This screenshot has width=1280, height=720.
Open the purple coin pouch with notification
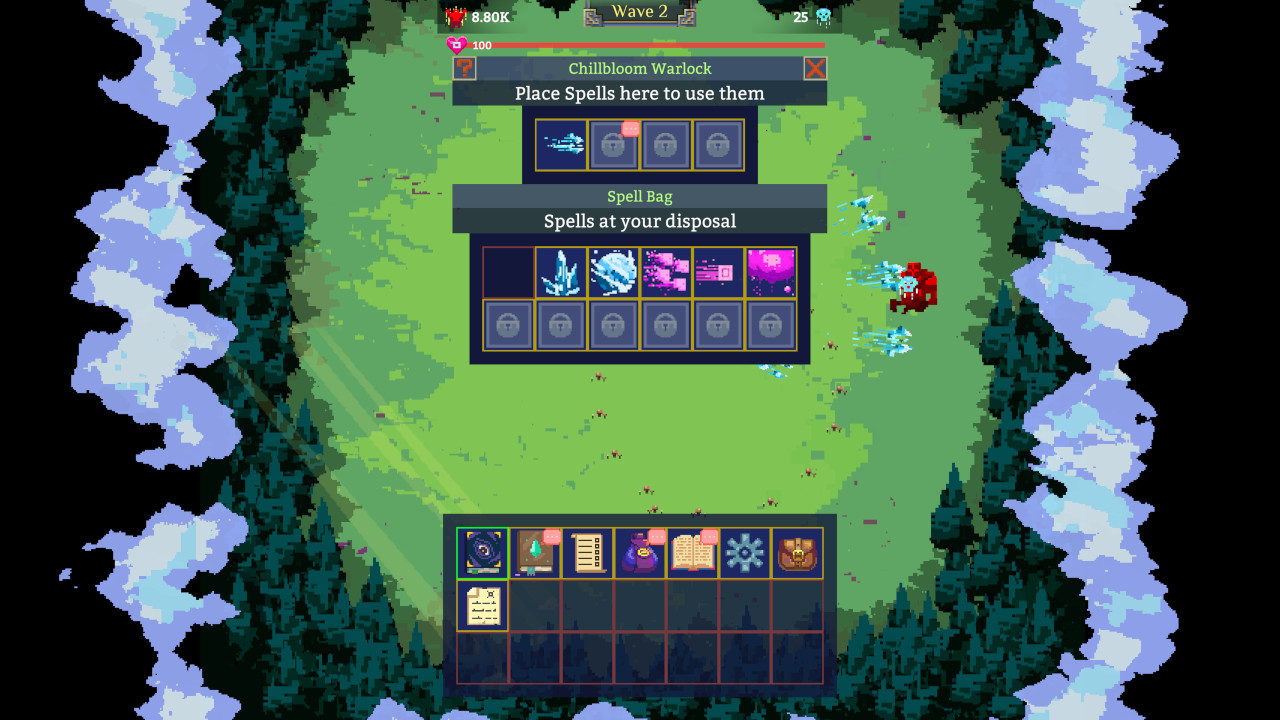coord(640,553)
